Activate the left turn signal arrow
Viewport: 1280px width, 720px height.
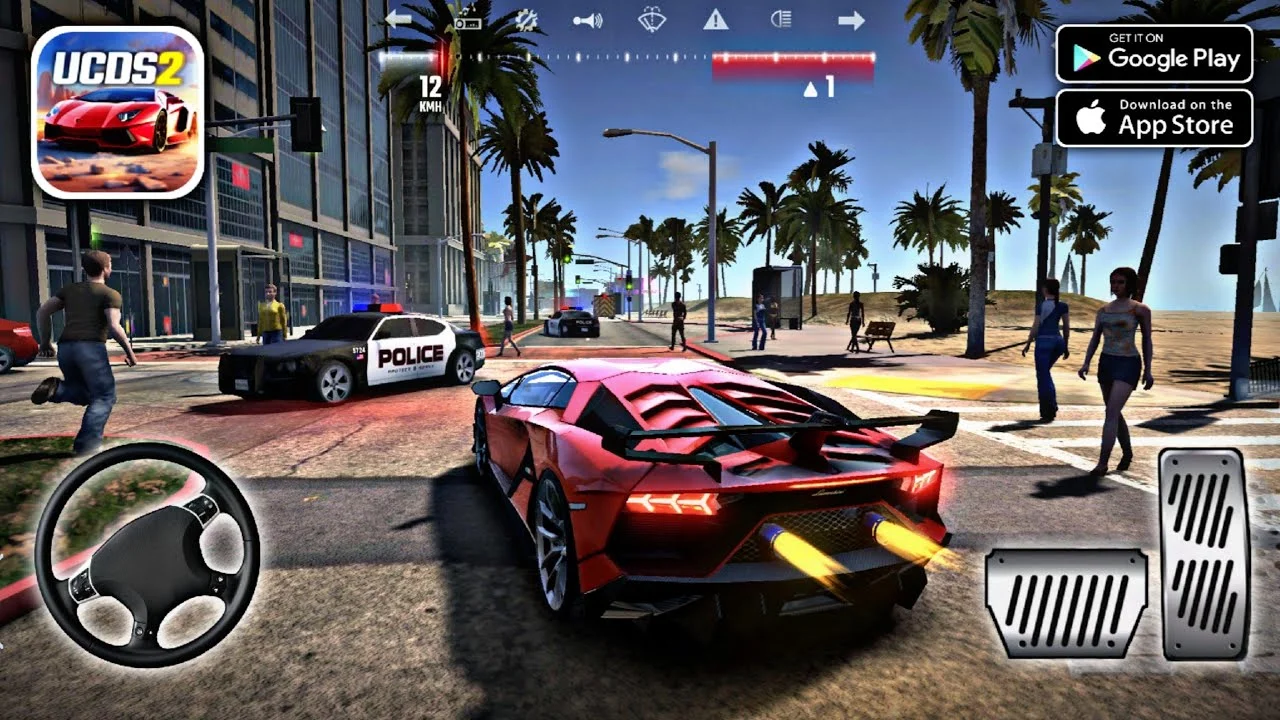pos(398,19)
